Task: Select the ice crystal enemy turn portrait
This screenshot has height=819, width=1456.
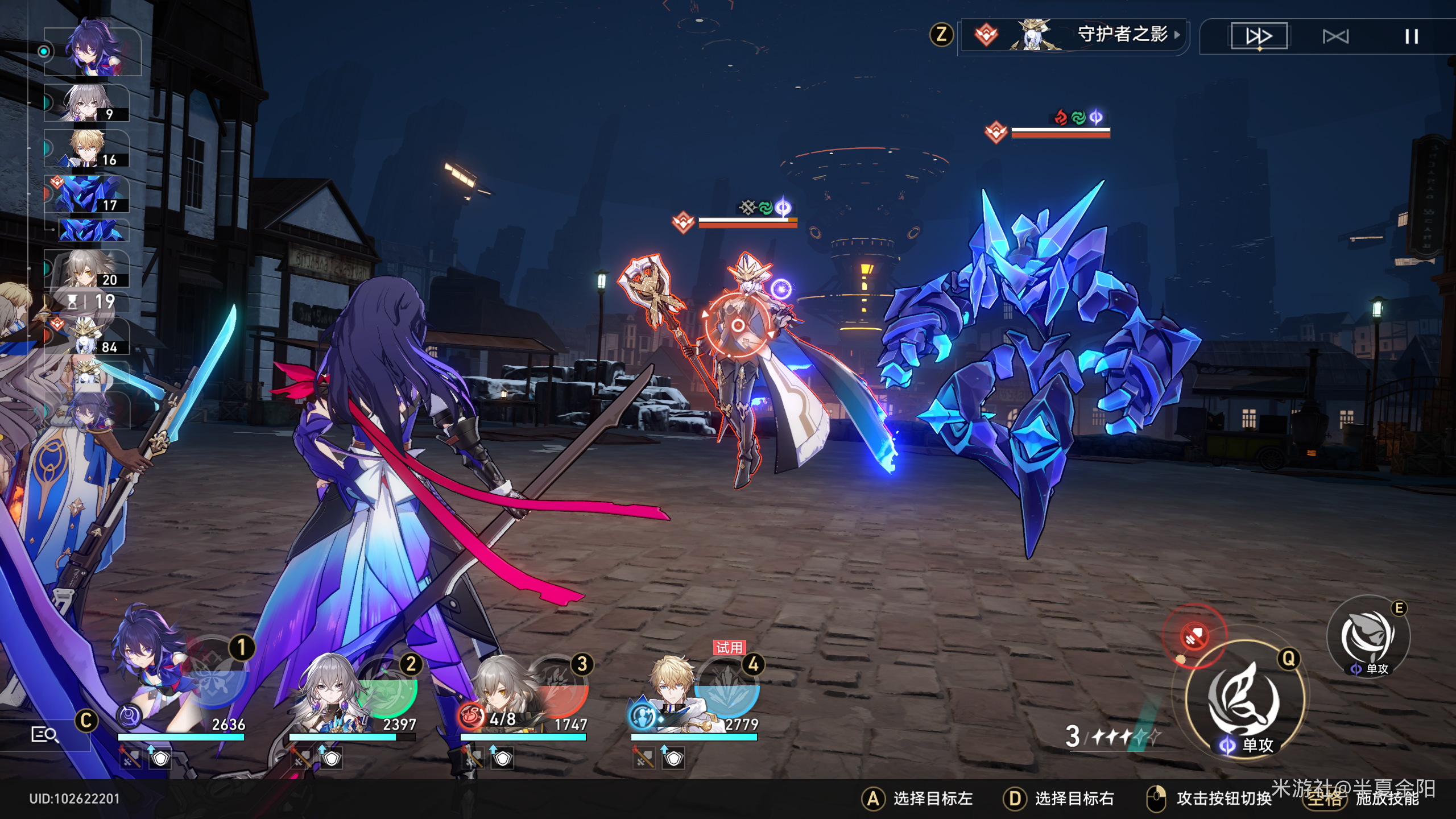Action: pyautogui.click(x=87, y=194)
